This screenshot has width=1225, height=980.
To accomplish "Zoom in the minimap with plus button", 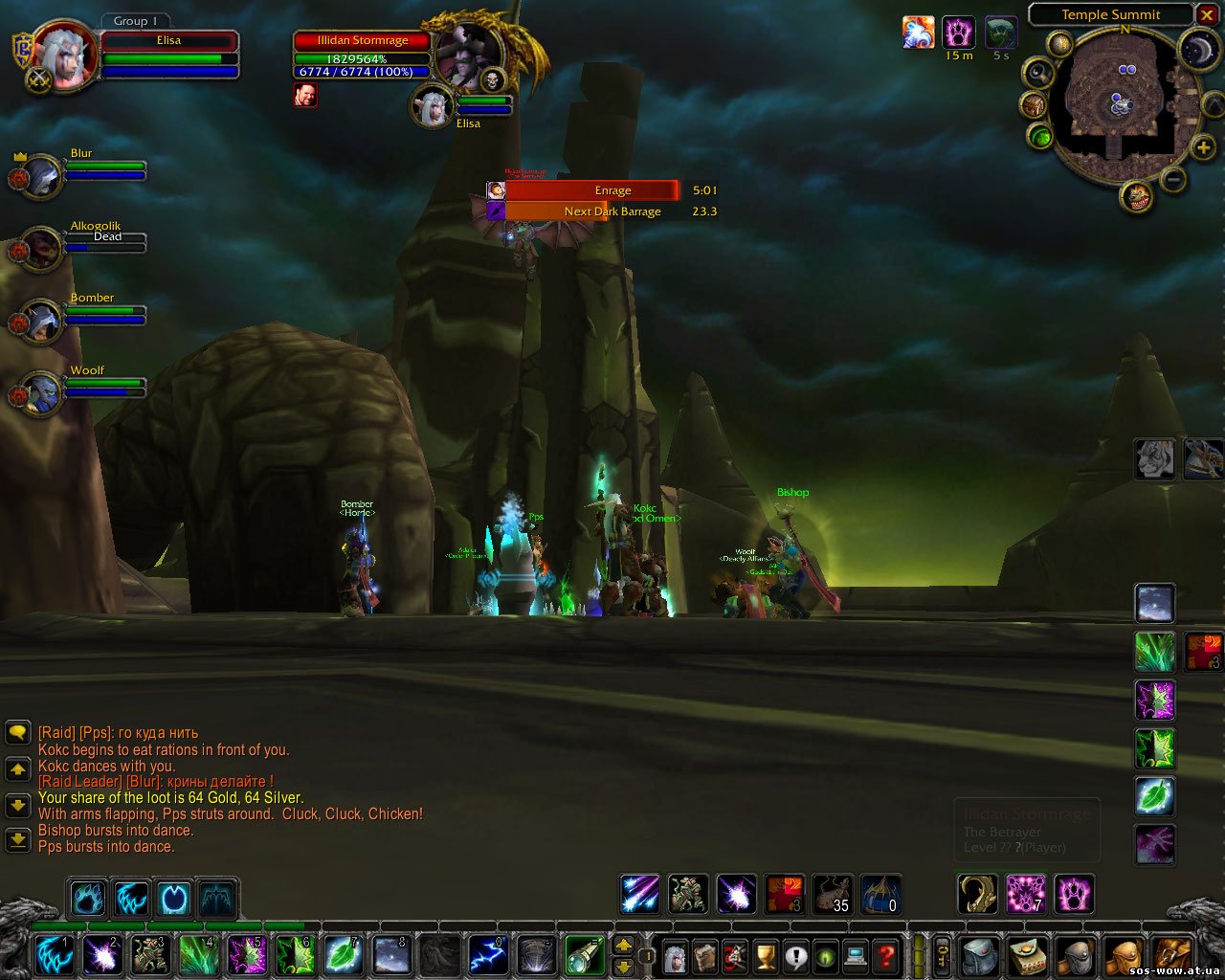I will [x=1203, y=147].
